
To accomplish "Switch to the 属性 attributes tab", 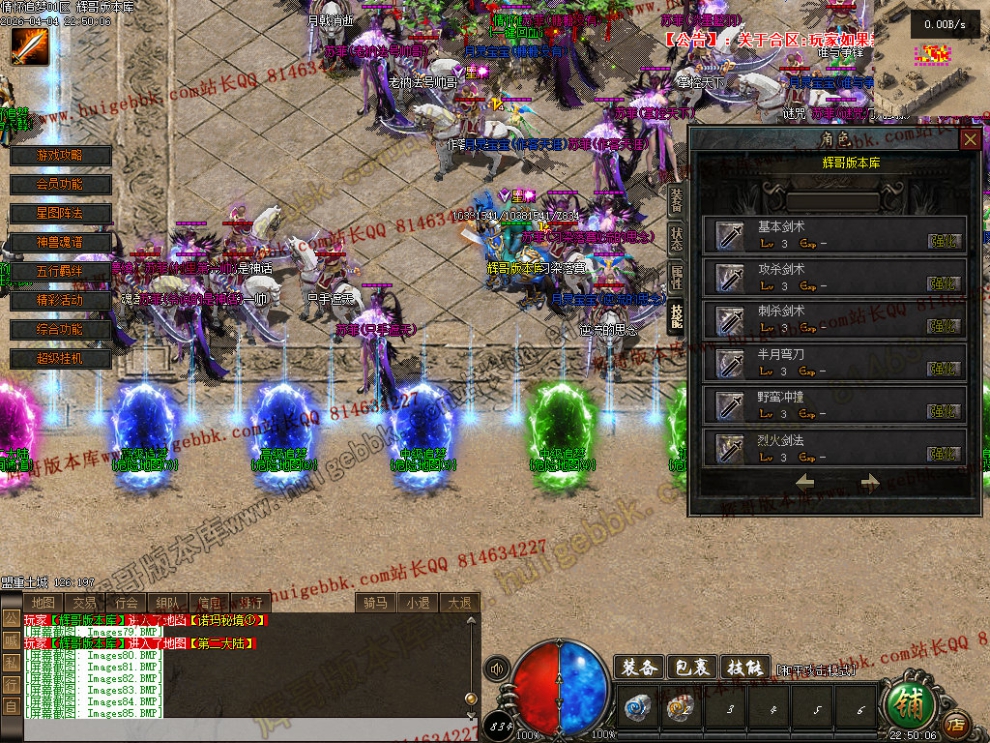I will pyautogui.click(x=676, y=276).
